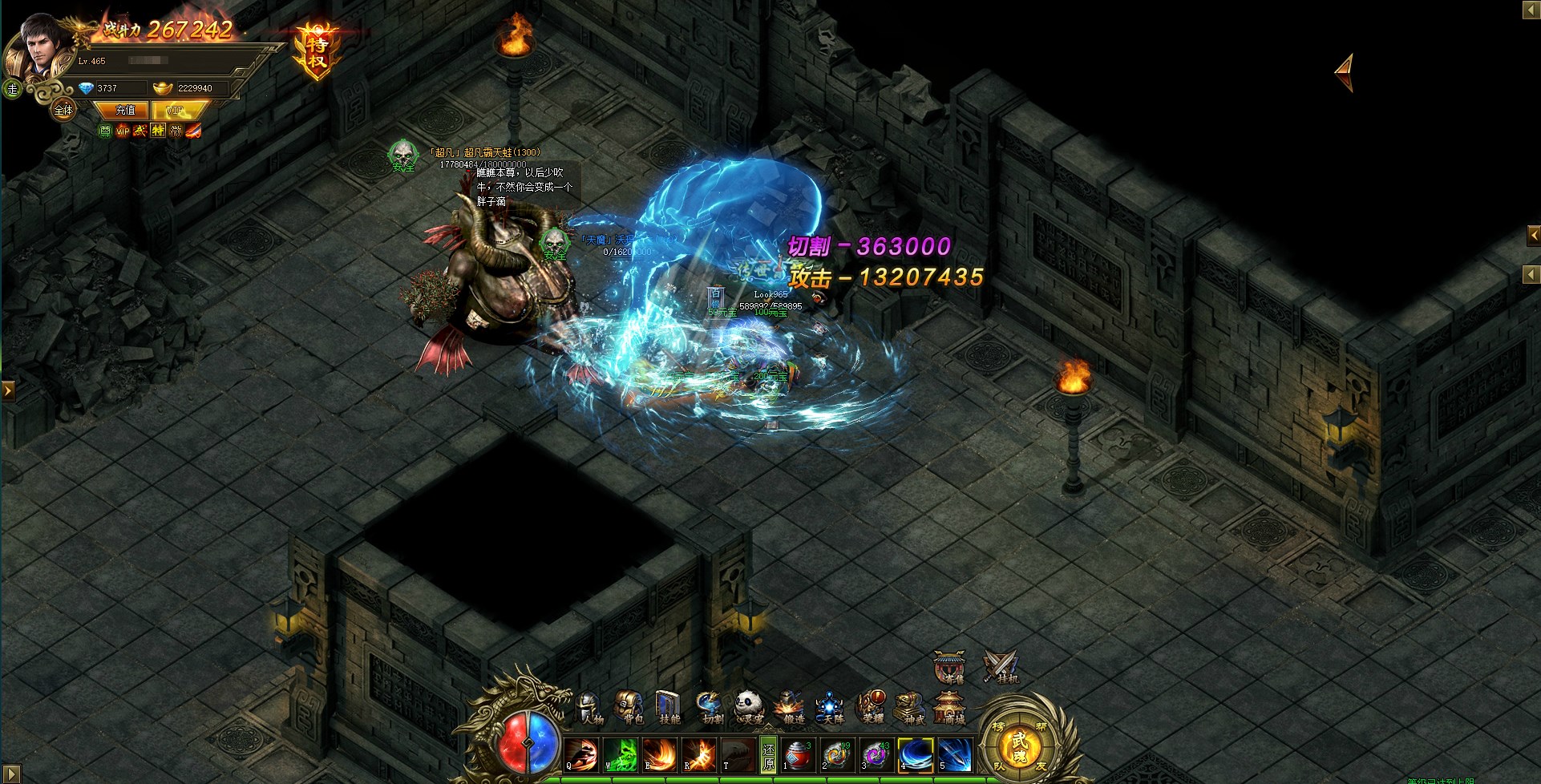1541x784 pixels.
Task: Open the 天阵 formation menu
Action: tap(830, 707)
